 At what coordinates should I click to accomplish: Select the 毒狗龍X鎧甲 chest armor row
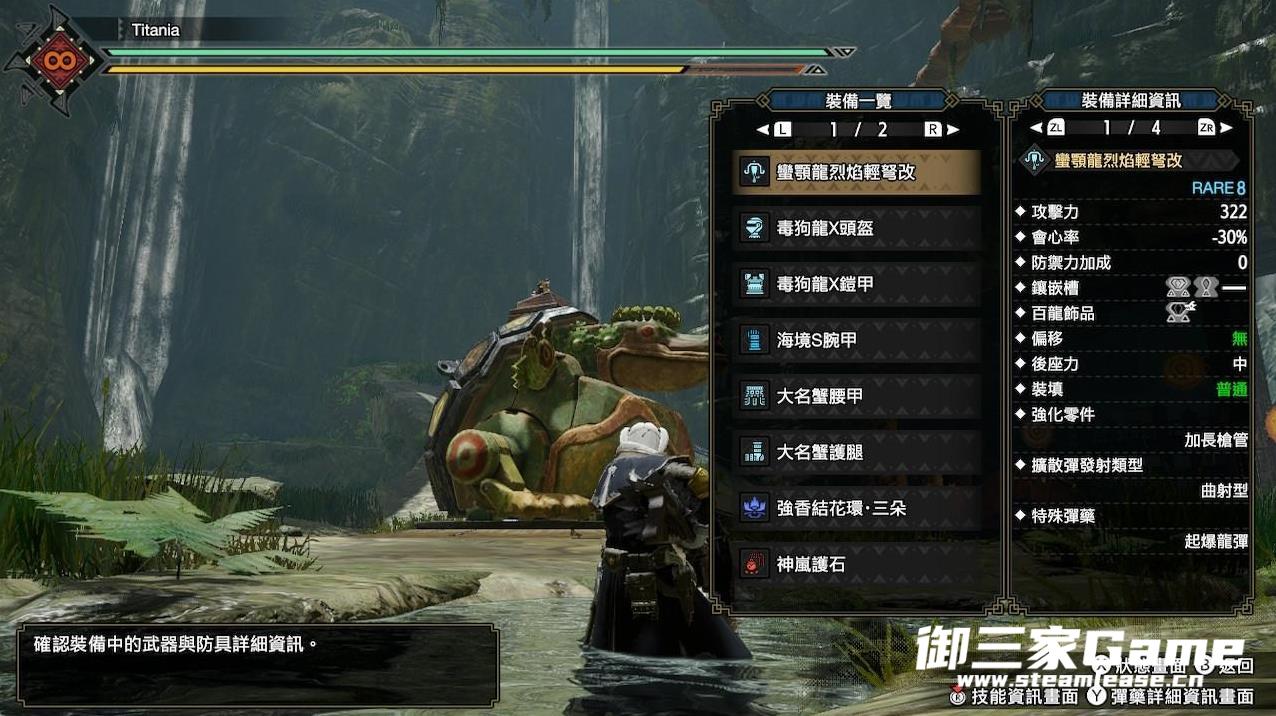[x=856, y=284]
